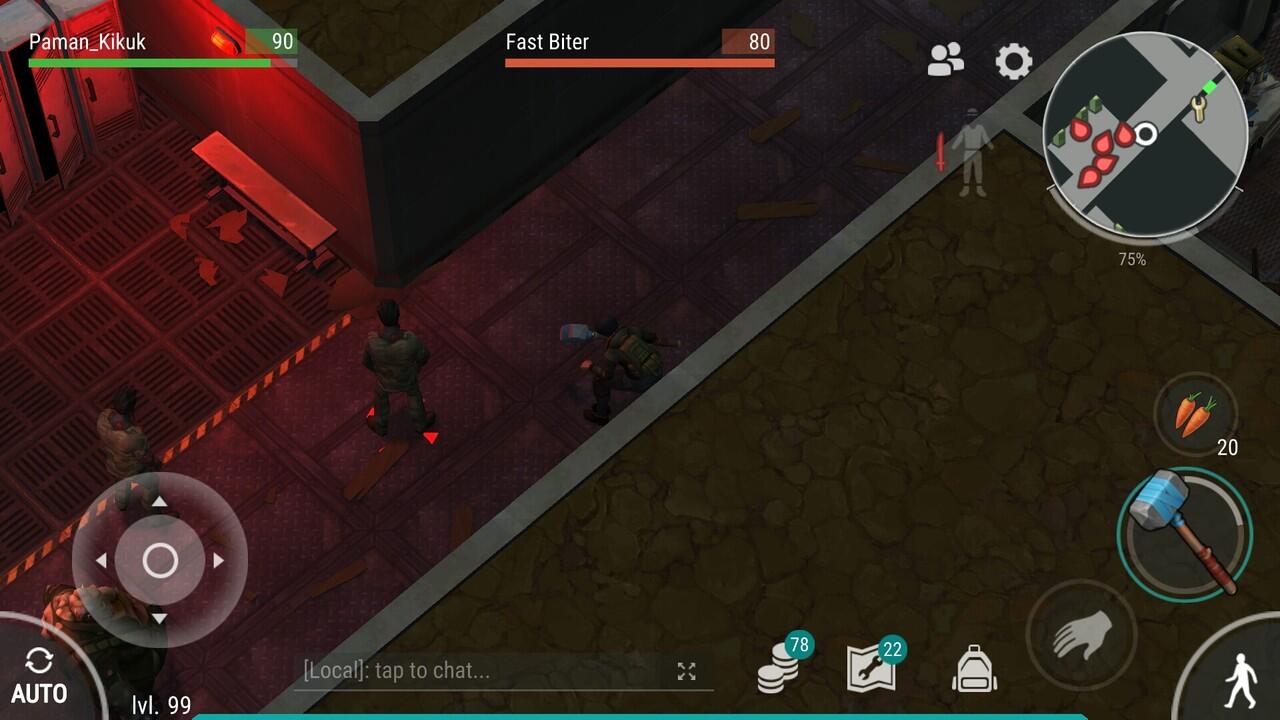Open the backpack inventory

point(974,668)
